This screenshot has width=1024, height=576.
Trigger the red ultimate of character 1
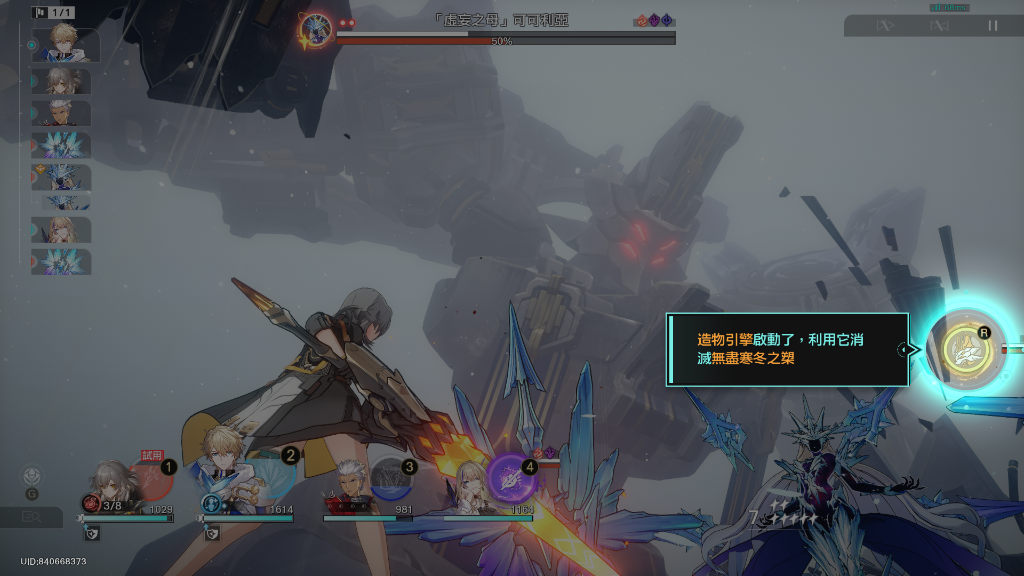click(150, 479)
